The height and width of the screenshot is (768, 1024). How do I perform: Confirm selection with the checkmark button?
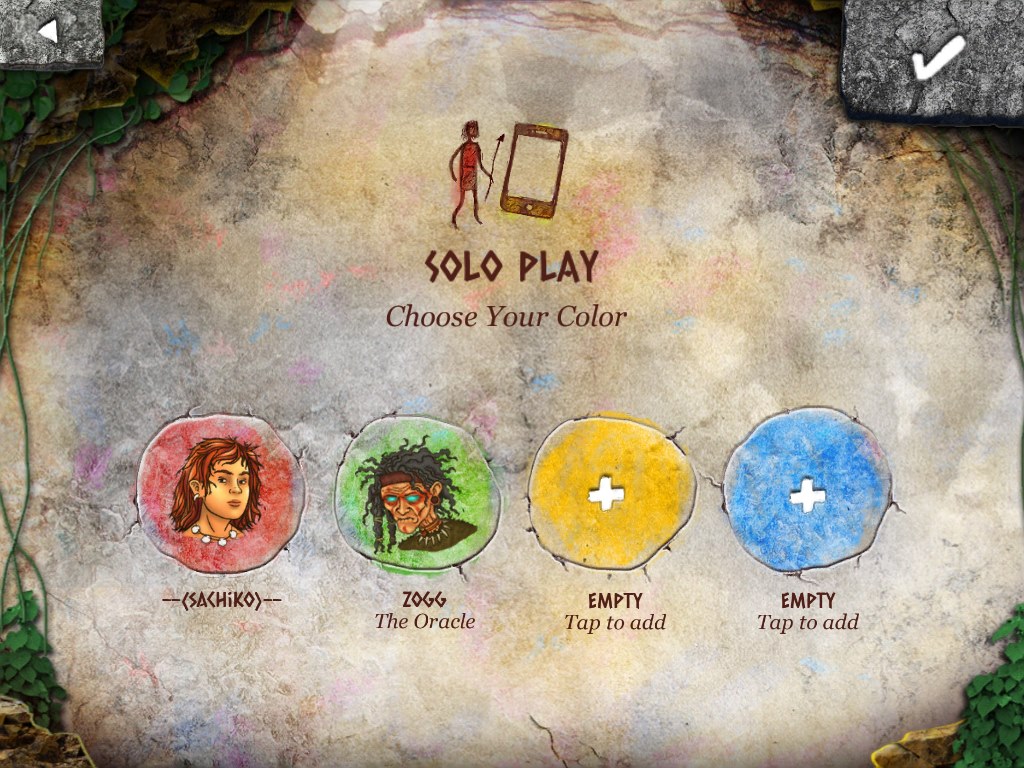(936, 58)
